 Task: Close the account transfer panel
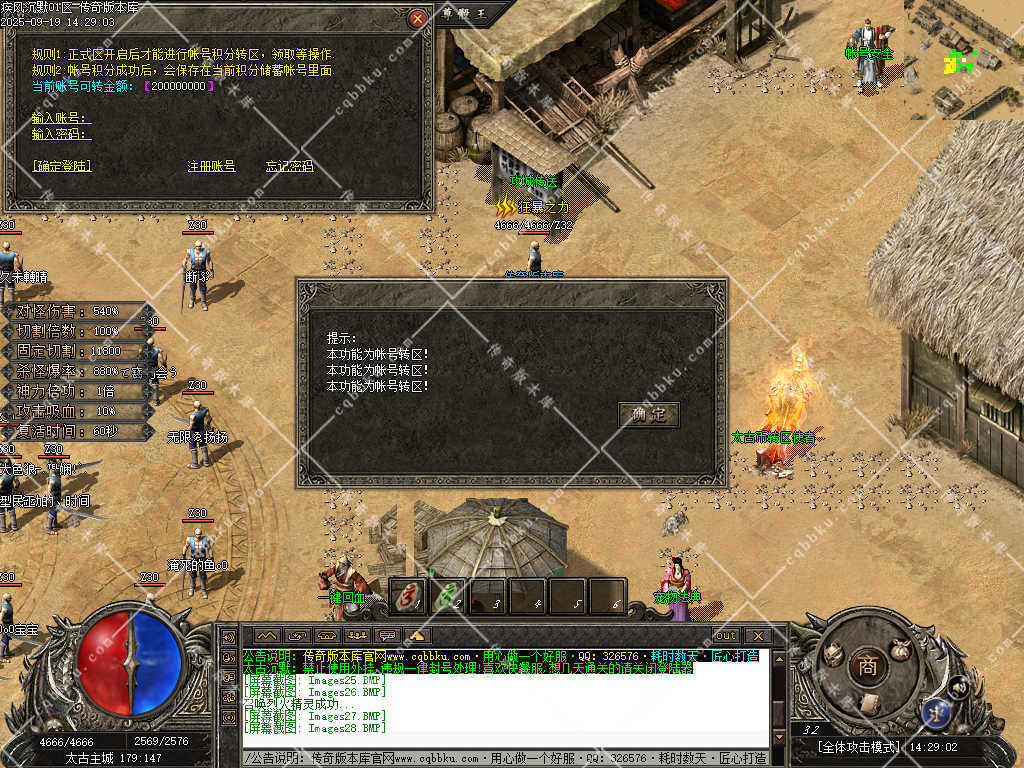click(x=418, y=18)
